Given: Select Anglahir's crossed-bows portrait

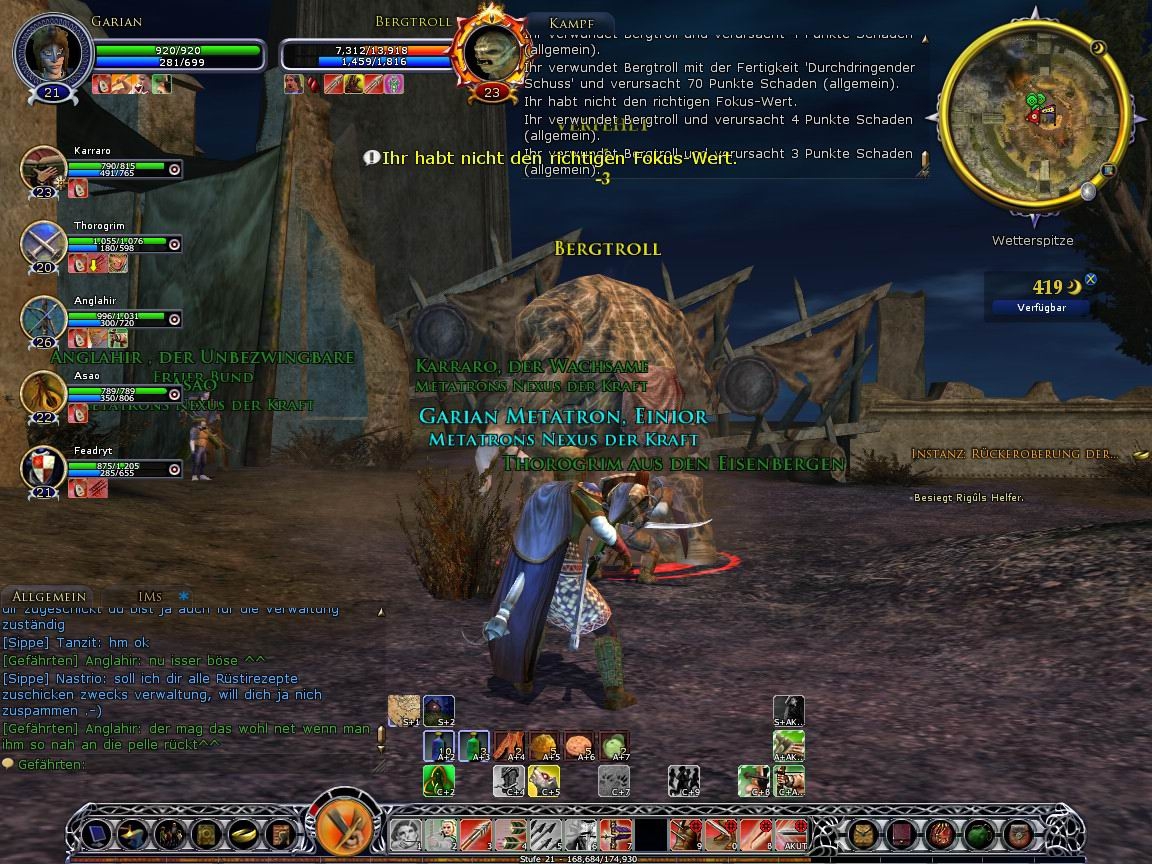Looking at the screenshot, I should [44, 319].
